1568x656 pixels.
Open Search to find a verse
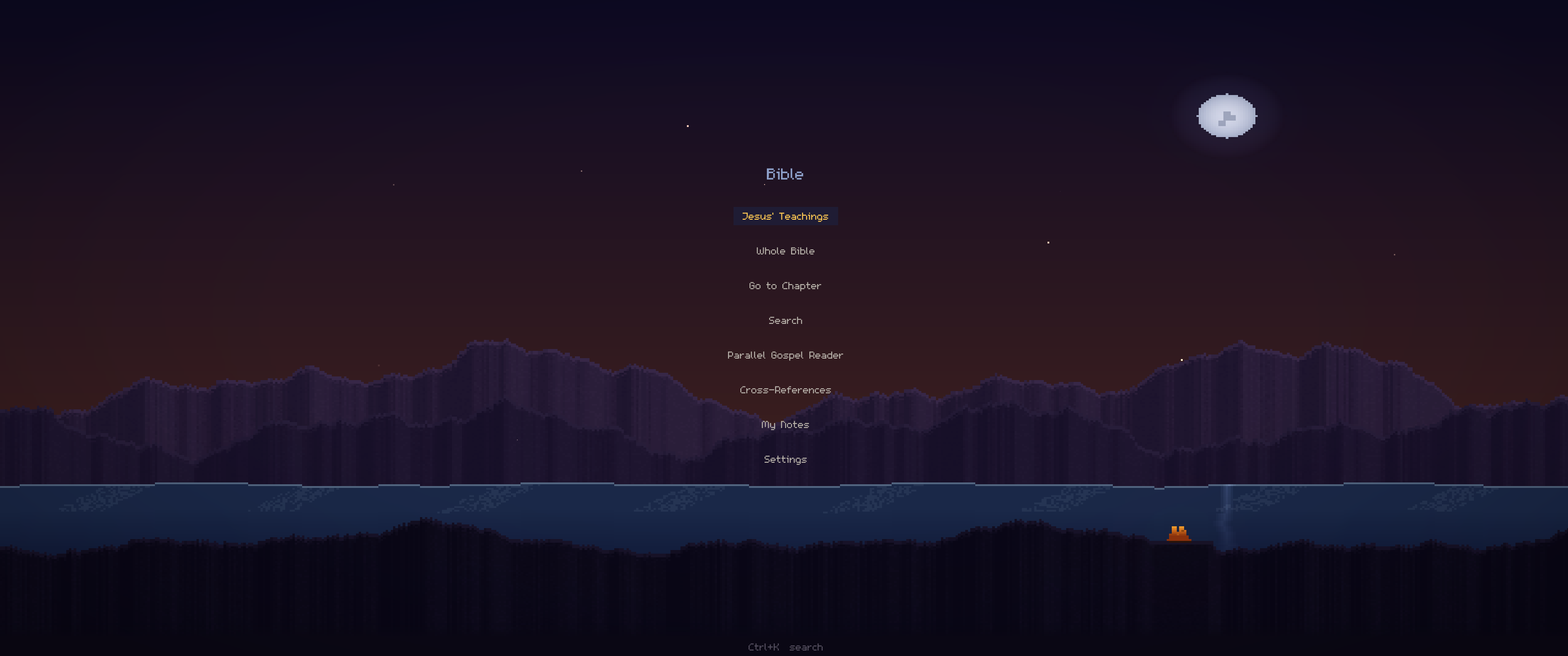pos(785,320)
